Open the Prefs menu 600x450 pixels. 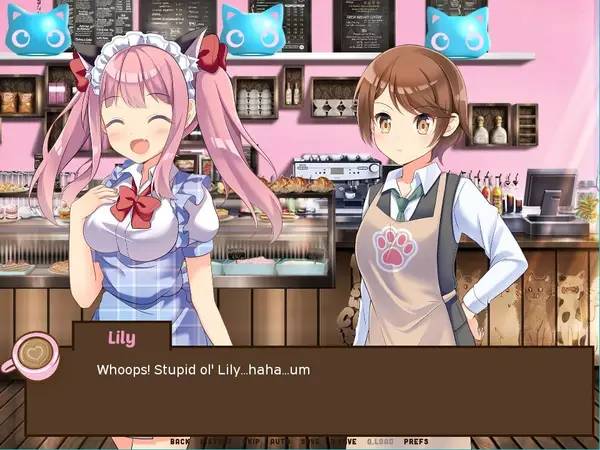[415, 441]
